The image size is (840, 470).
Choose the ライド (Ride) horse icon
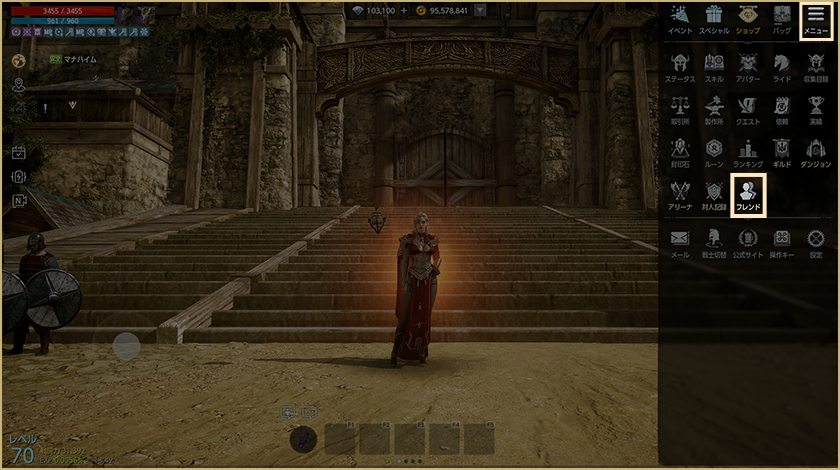[782, 66]
